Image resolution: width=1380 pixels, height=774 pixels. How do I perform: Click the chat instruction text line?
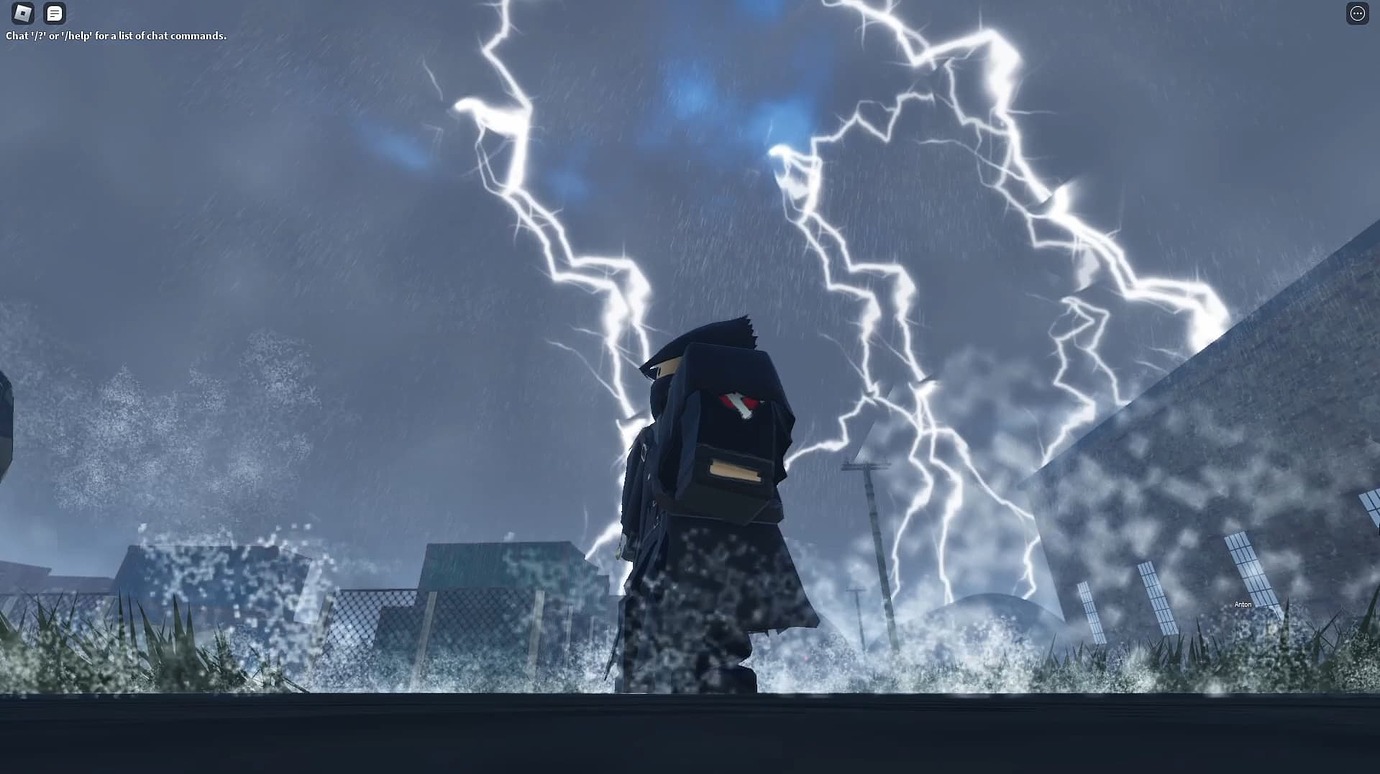115,35
